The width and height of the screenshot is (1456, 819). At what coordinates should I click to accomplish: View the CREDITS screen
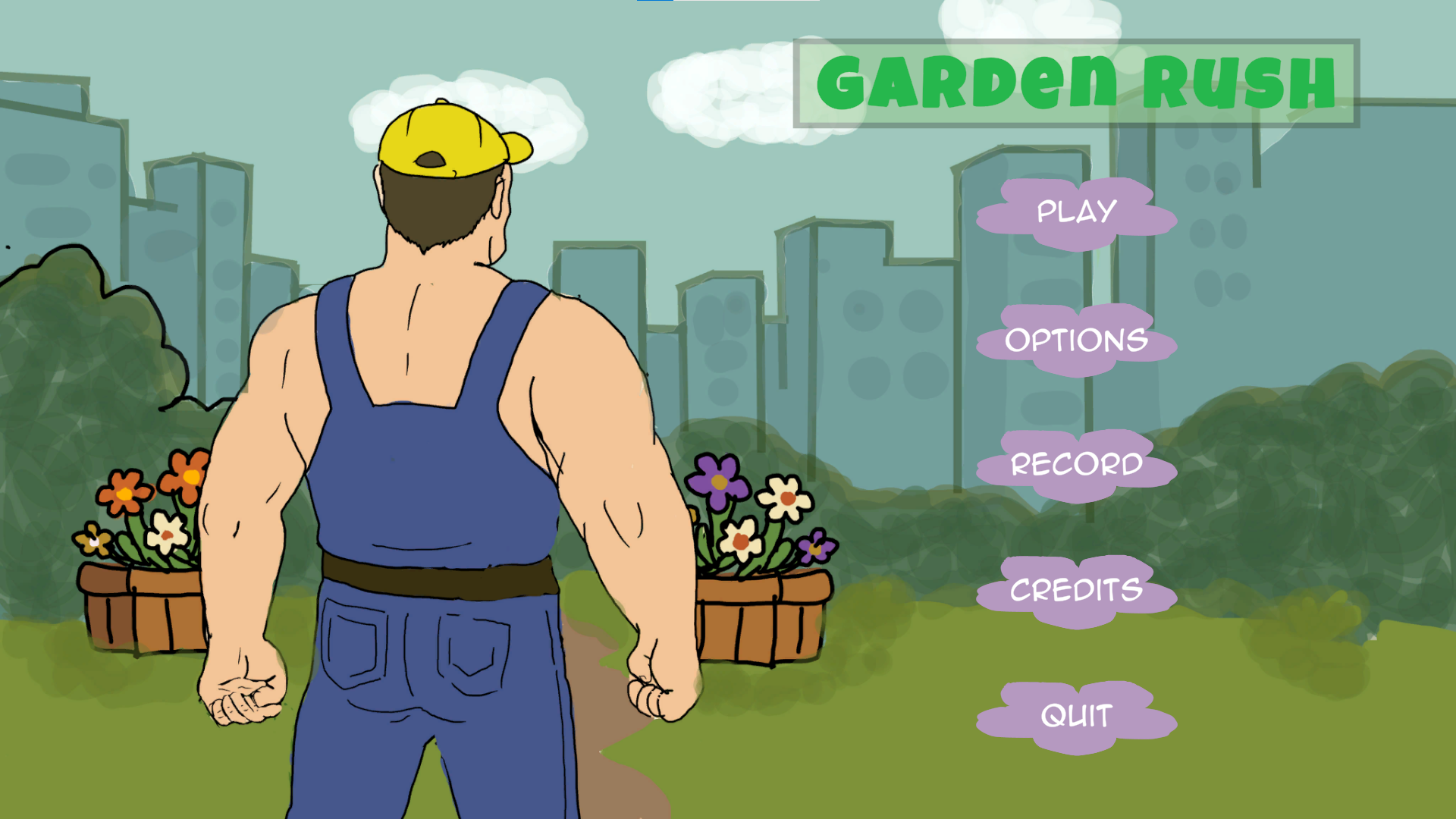coord(1075,589)
